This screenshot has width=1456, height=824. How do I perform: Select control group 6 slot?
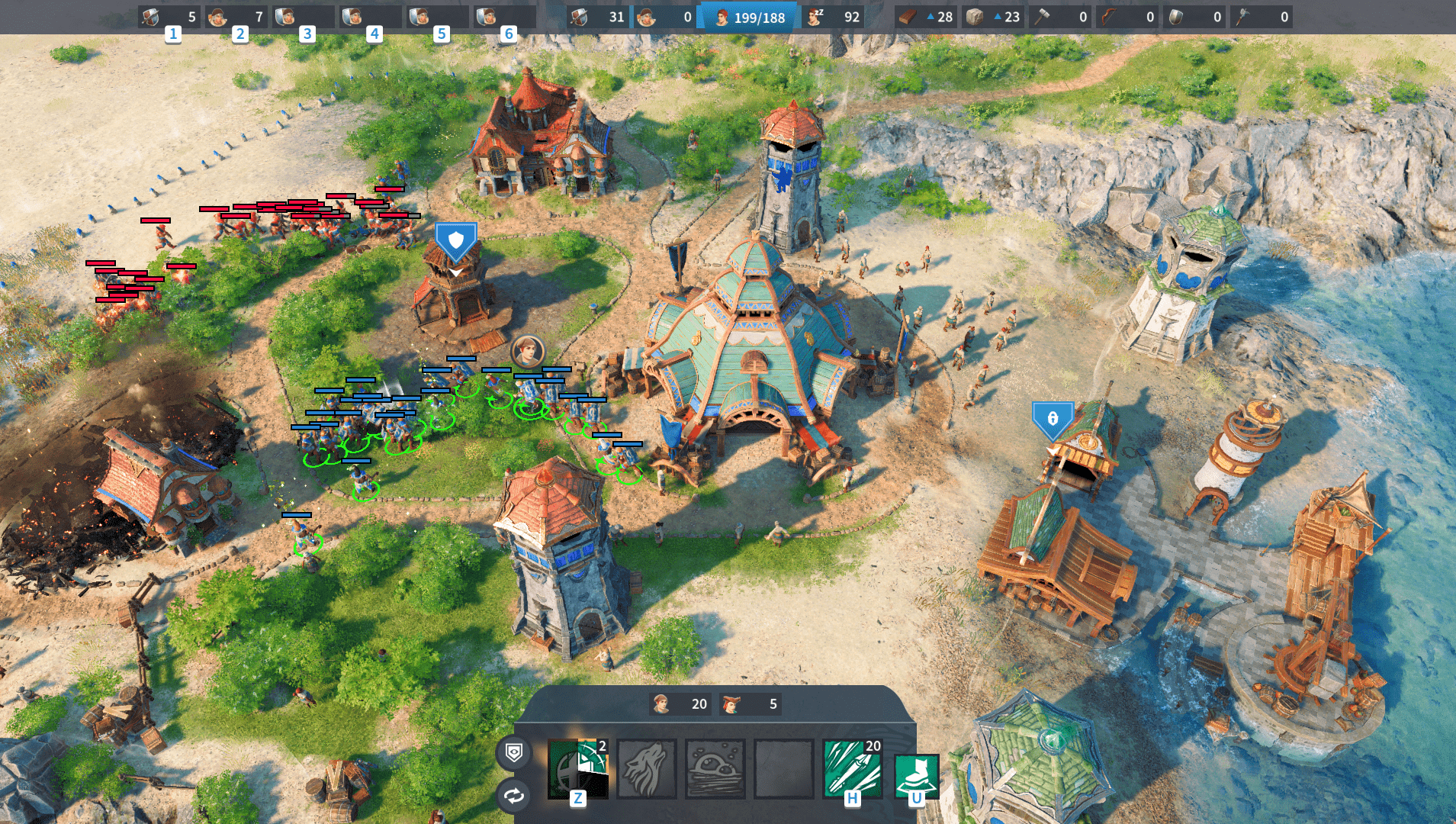pos(504,17)
